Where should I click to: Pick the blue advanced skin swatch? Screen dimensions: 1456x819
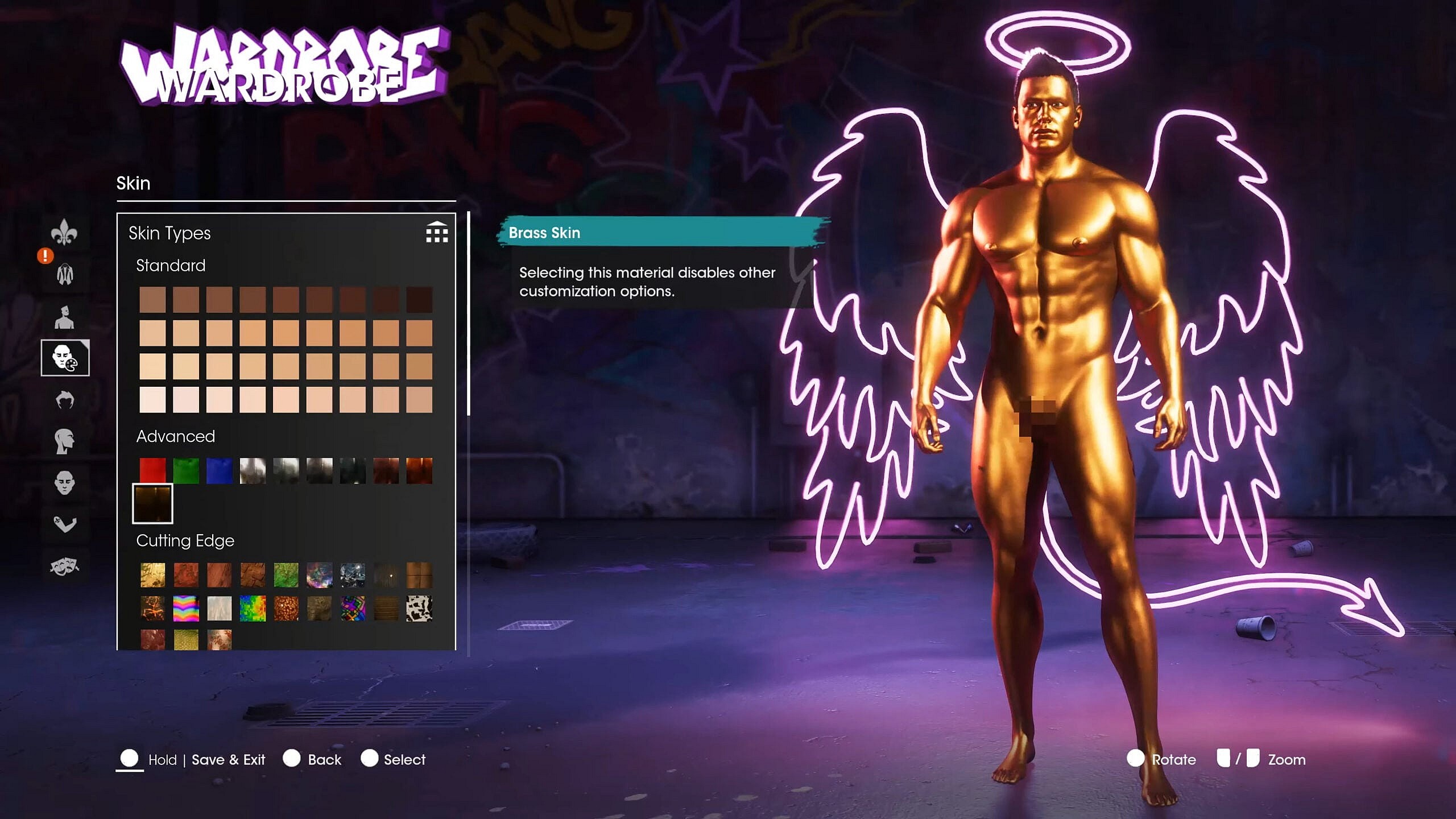[x=219, y=471]
